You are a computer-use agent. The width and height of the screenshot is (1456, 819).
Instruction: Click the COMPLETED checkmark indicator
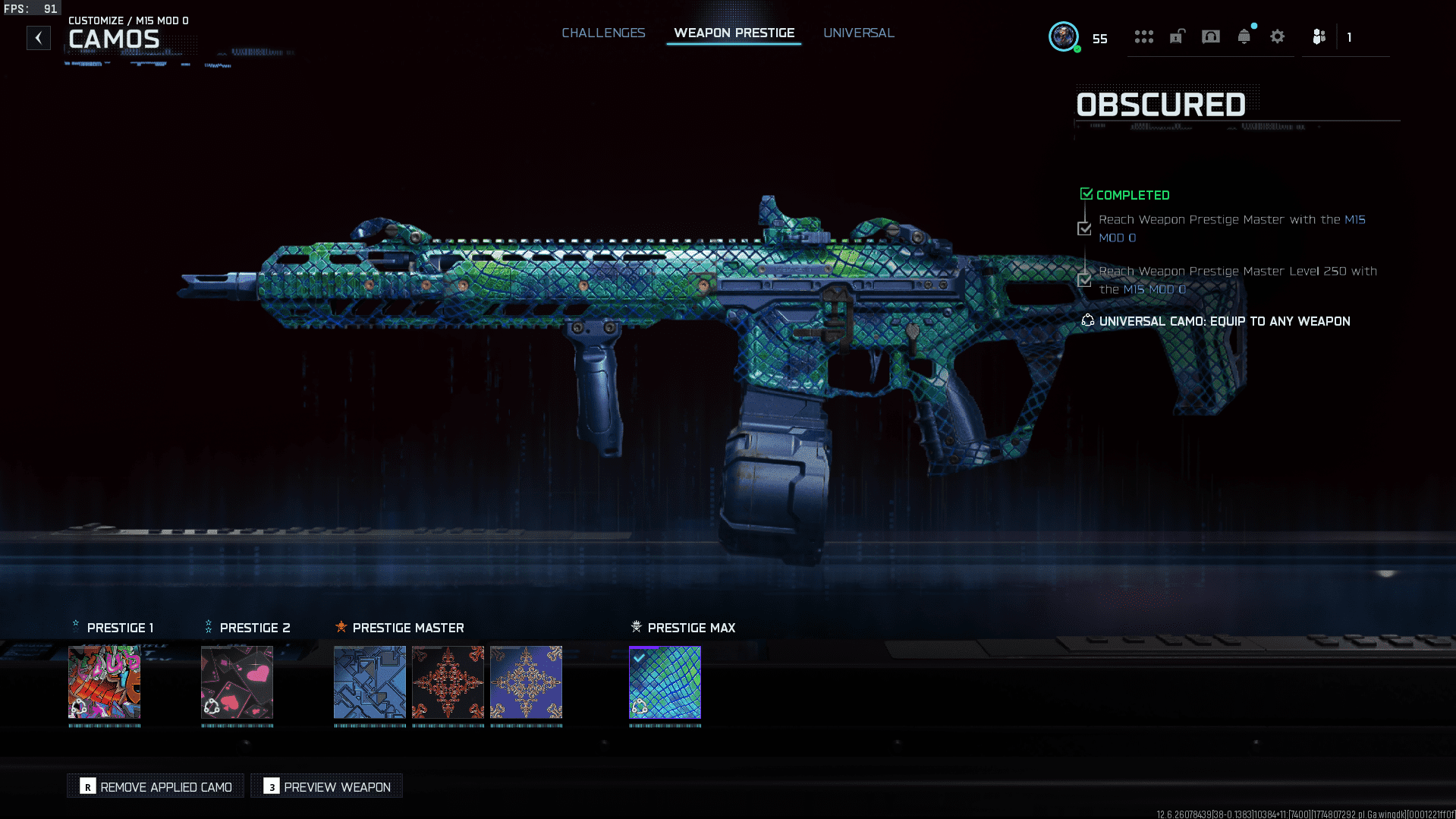(x=1086, y=193)
